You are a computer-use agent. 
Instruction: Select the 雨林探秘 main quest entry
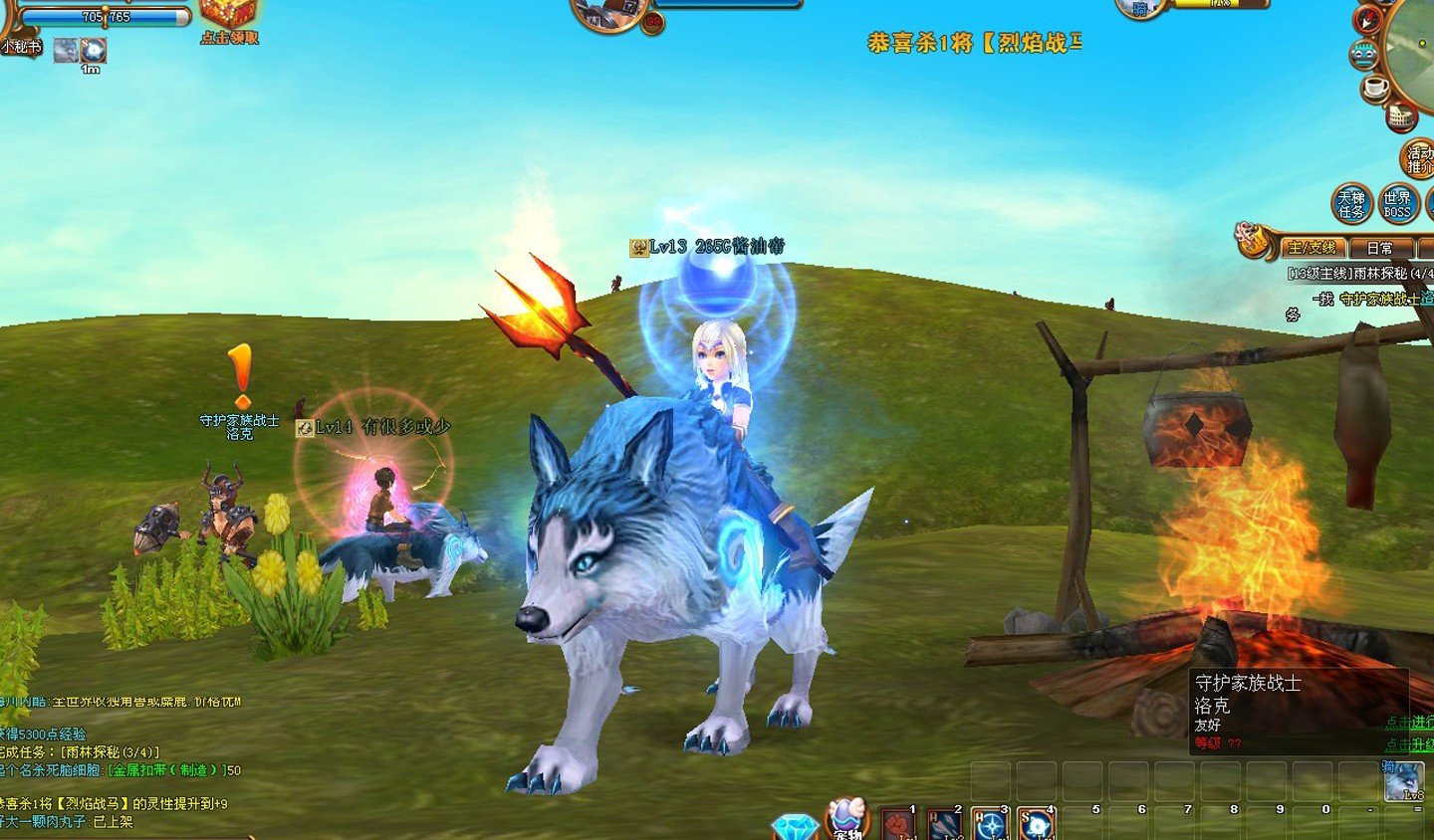tap(1360, 273)
